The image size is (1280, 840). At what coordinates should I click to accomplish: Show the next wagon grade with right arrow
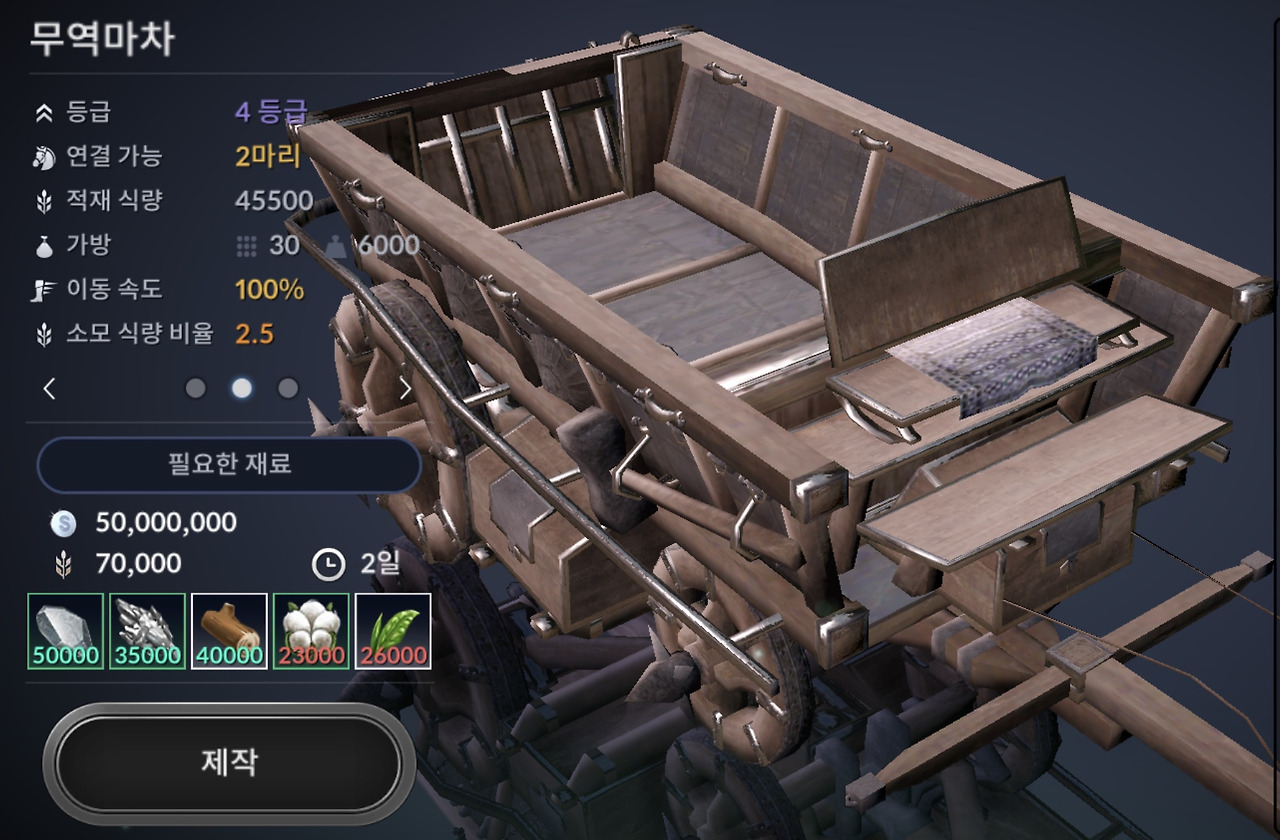(x=405, y=389)
